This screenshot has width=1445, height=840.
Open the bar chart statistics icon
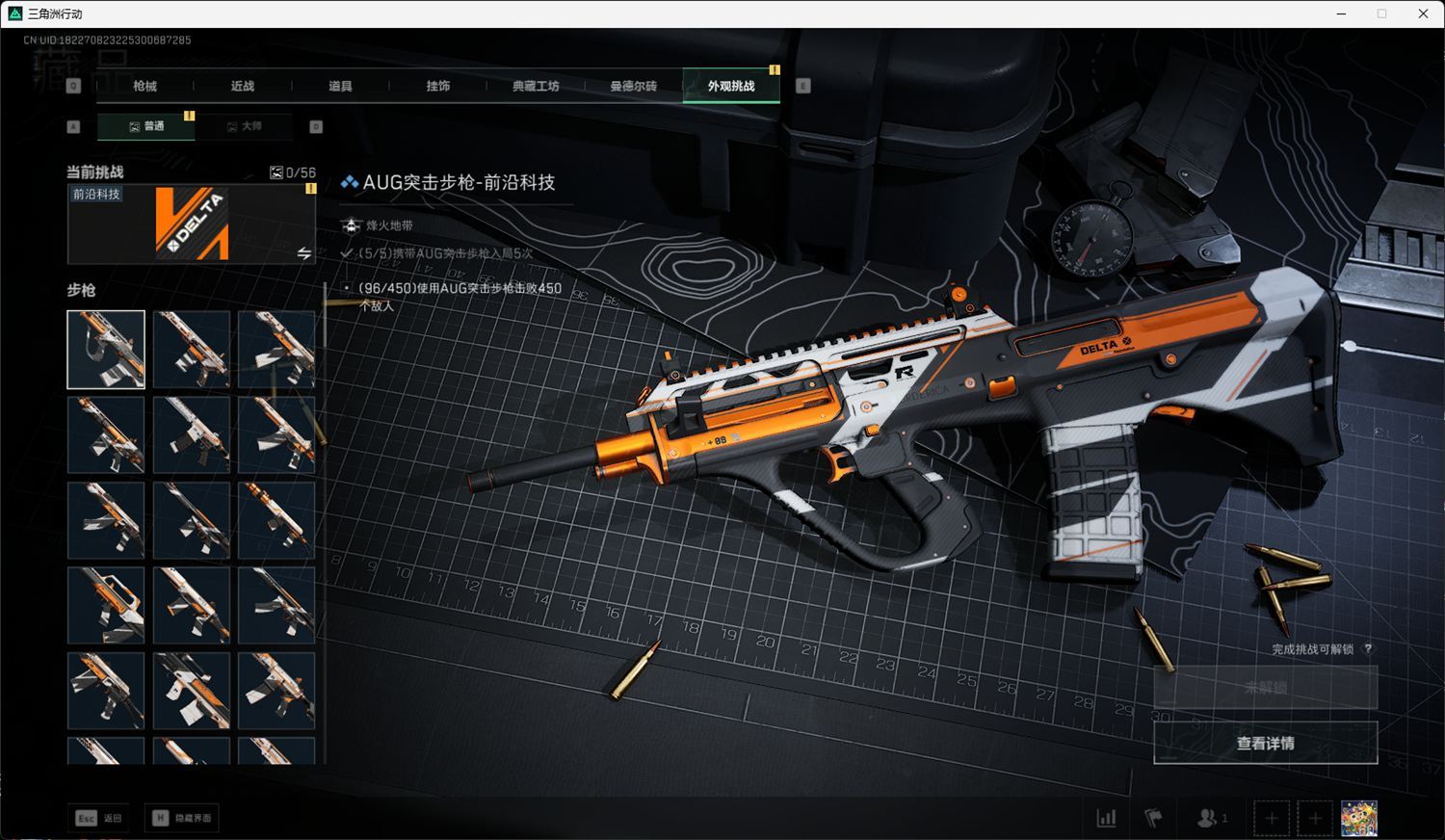coord(1106,819)
